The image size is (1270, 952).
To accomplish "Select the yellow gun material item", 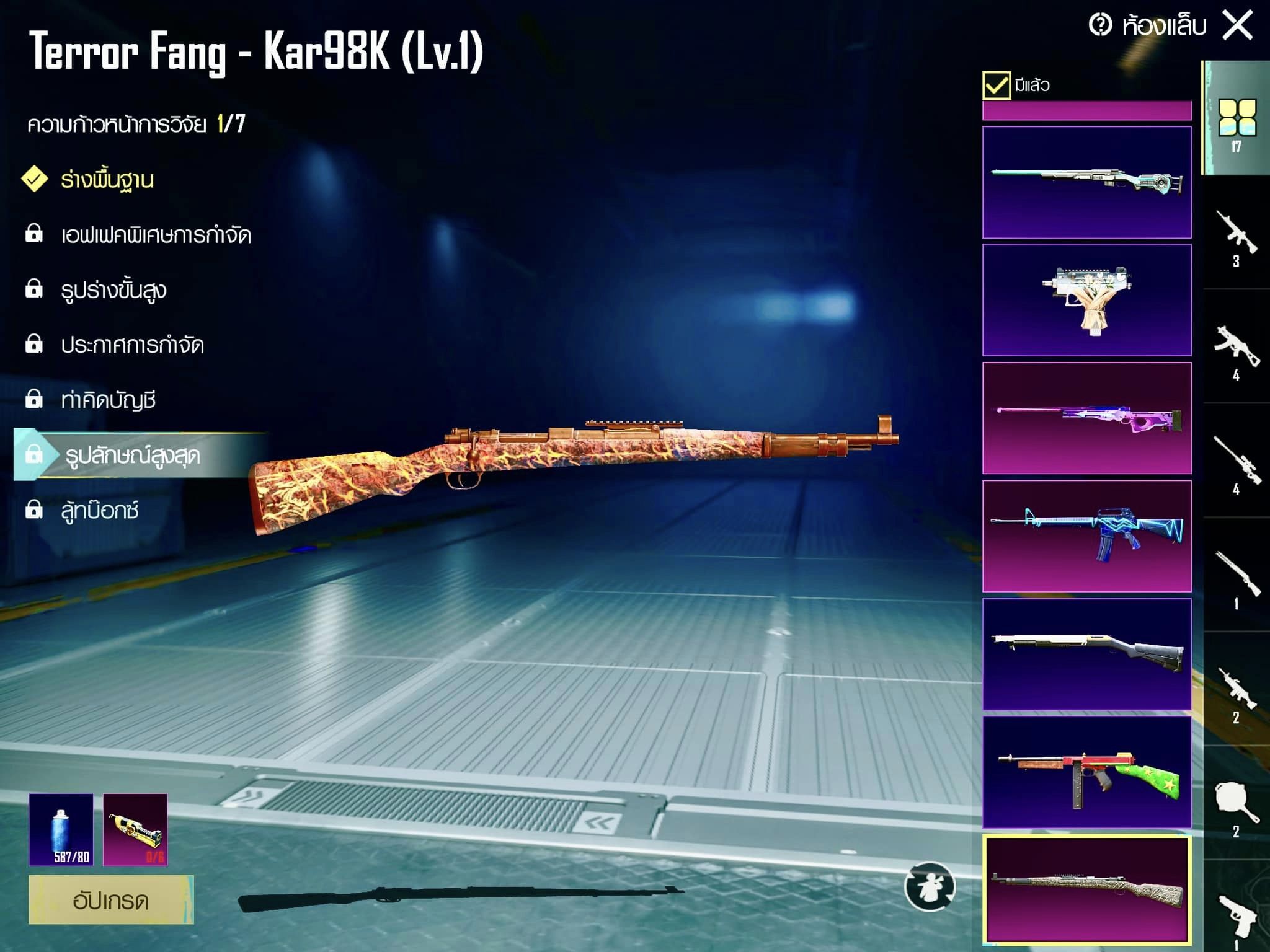I will coord(135,829).
